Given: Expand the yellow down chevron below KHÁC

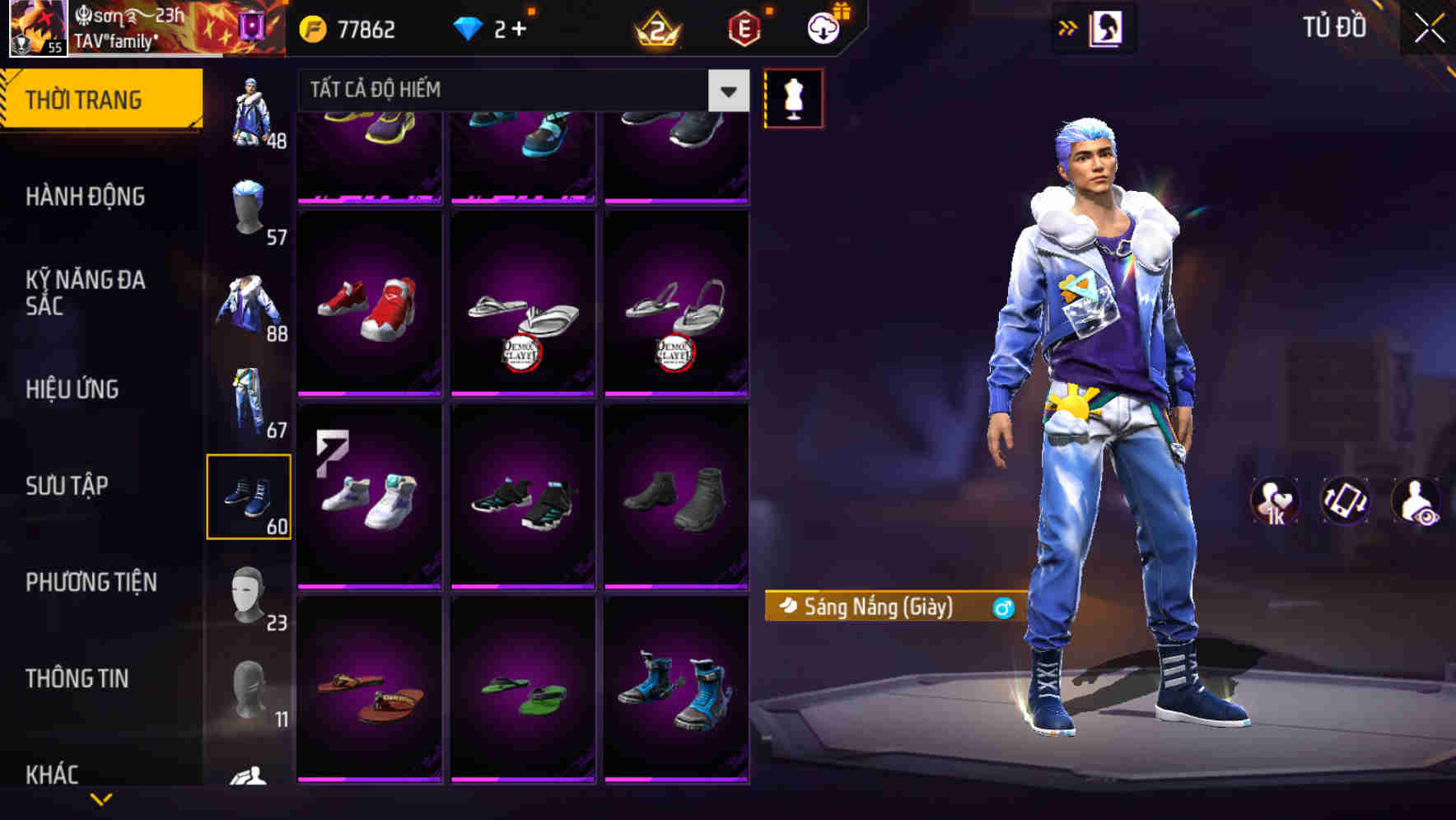Looking at the screenshot, I should click(99, 797).
